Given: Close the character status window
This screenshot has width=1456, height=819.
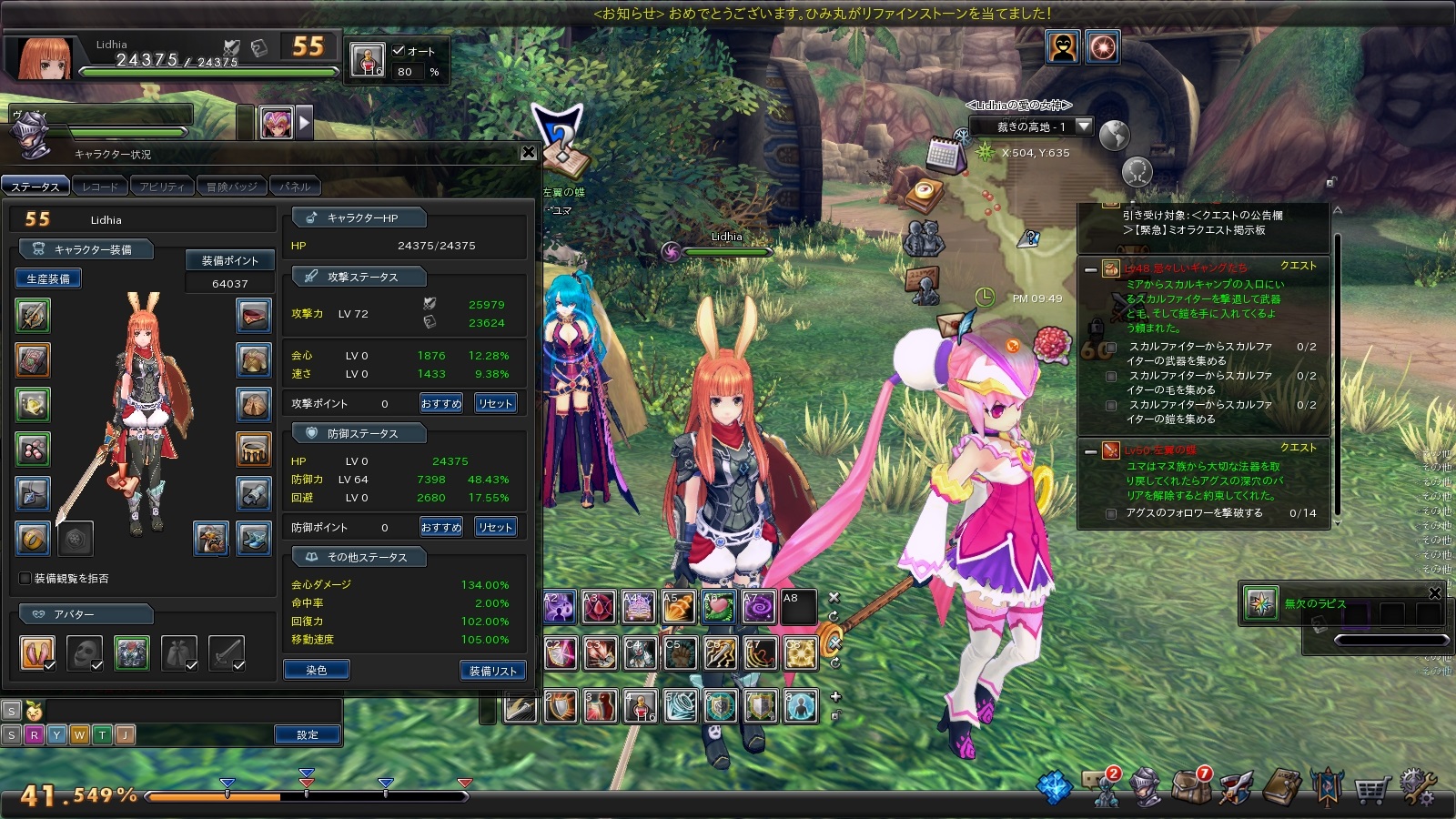Looking at the screenshot, I should 529,153.
